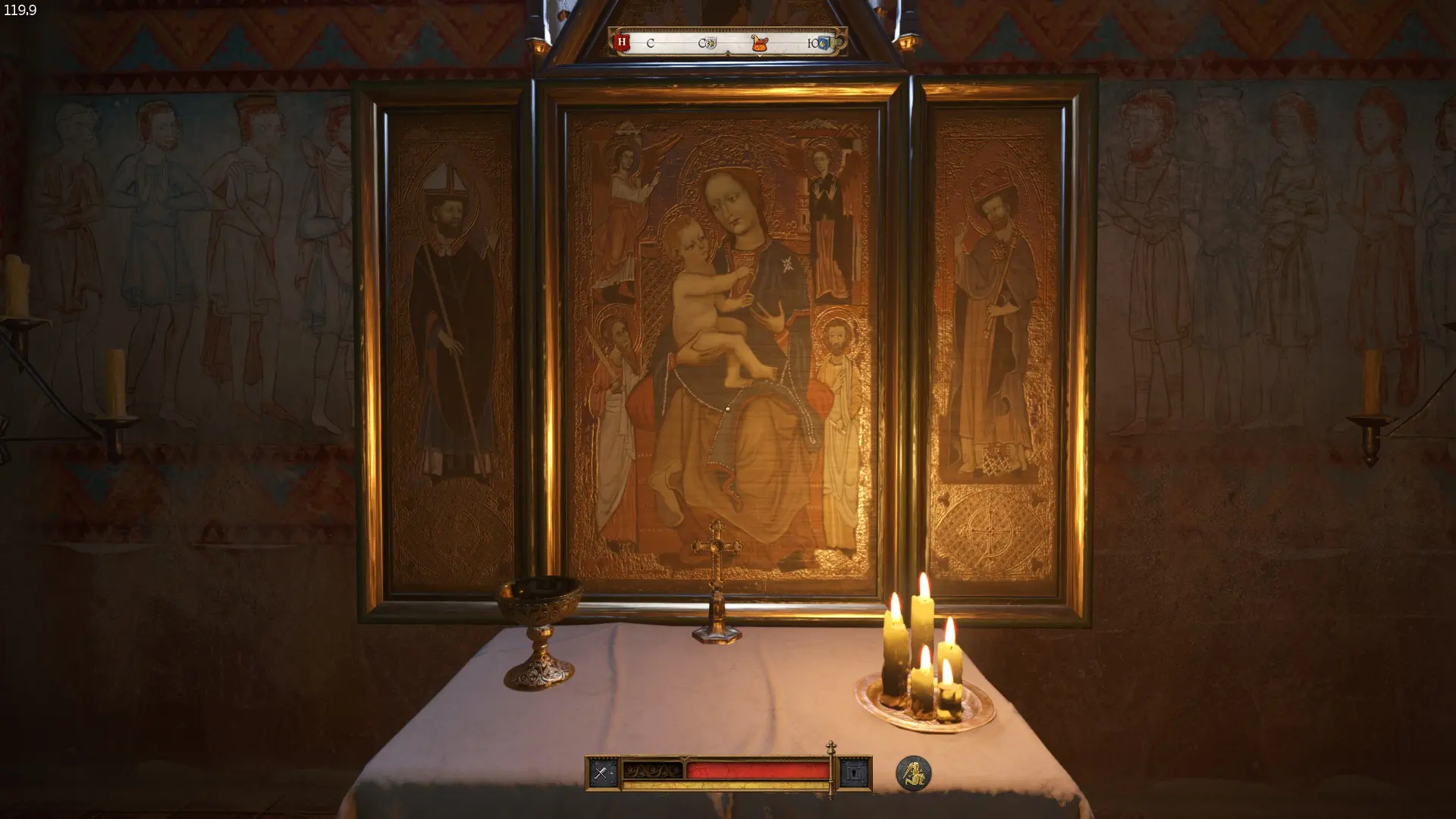Open the circular buff status icon bottom right

click(913, 773)
